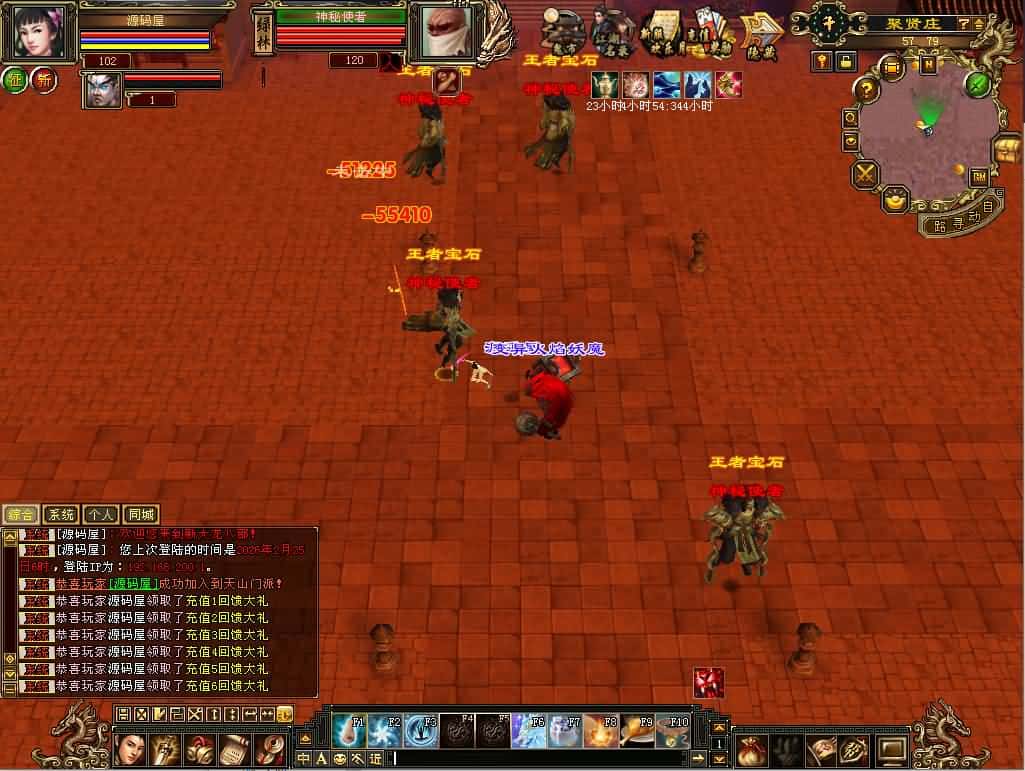Open the 个人 chat tab
This screenshot has height=771, width=1025.
(x=102, y=515)
